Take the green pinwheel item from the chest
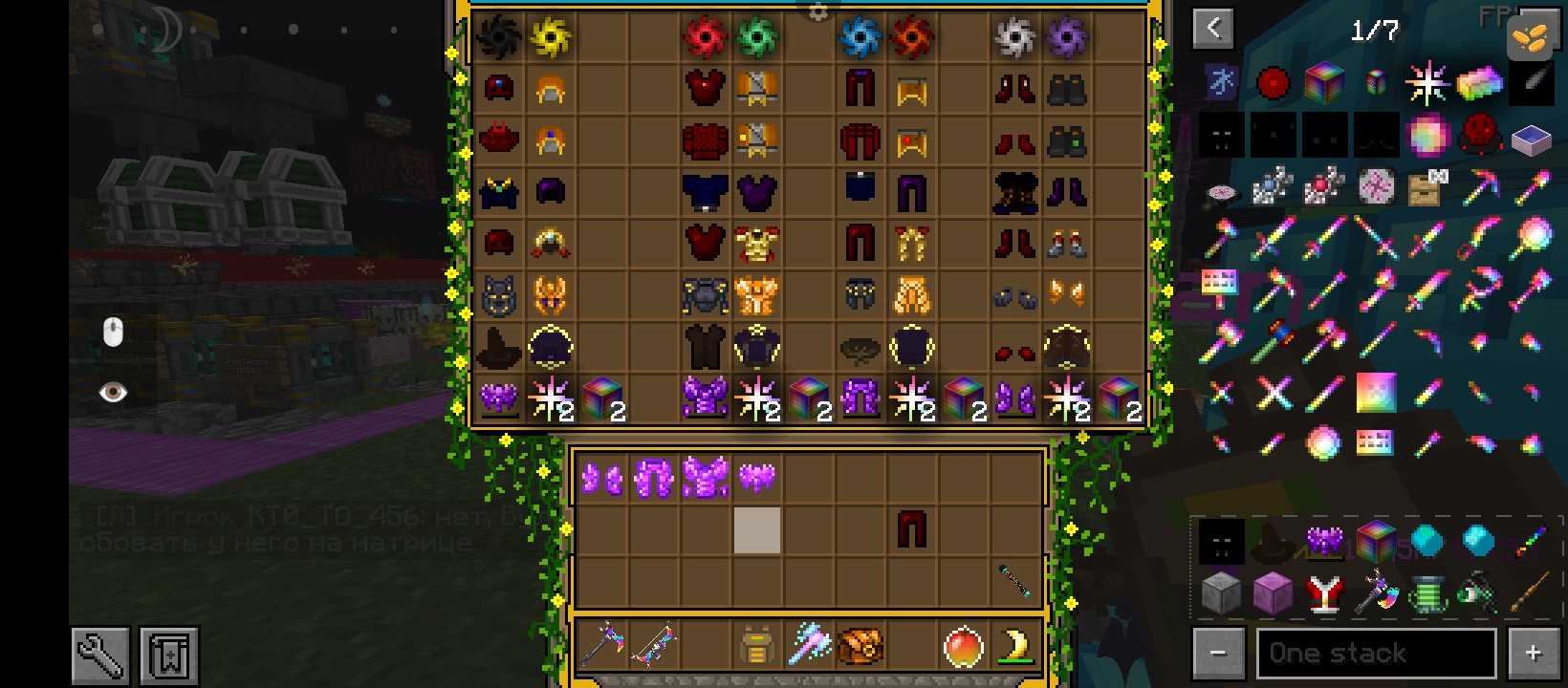This screenshot has height=688, width=1568. 757,38
